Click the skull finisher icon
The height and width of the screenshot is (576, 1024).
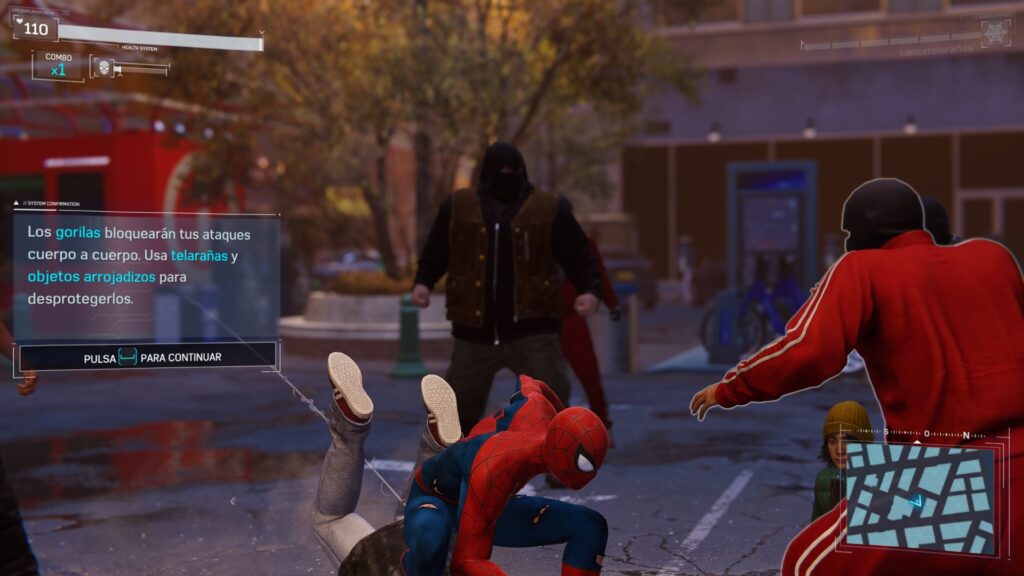pos(101,68)
